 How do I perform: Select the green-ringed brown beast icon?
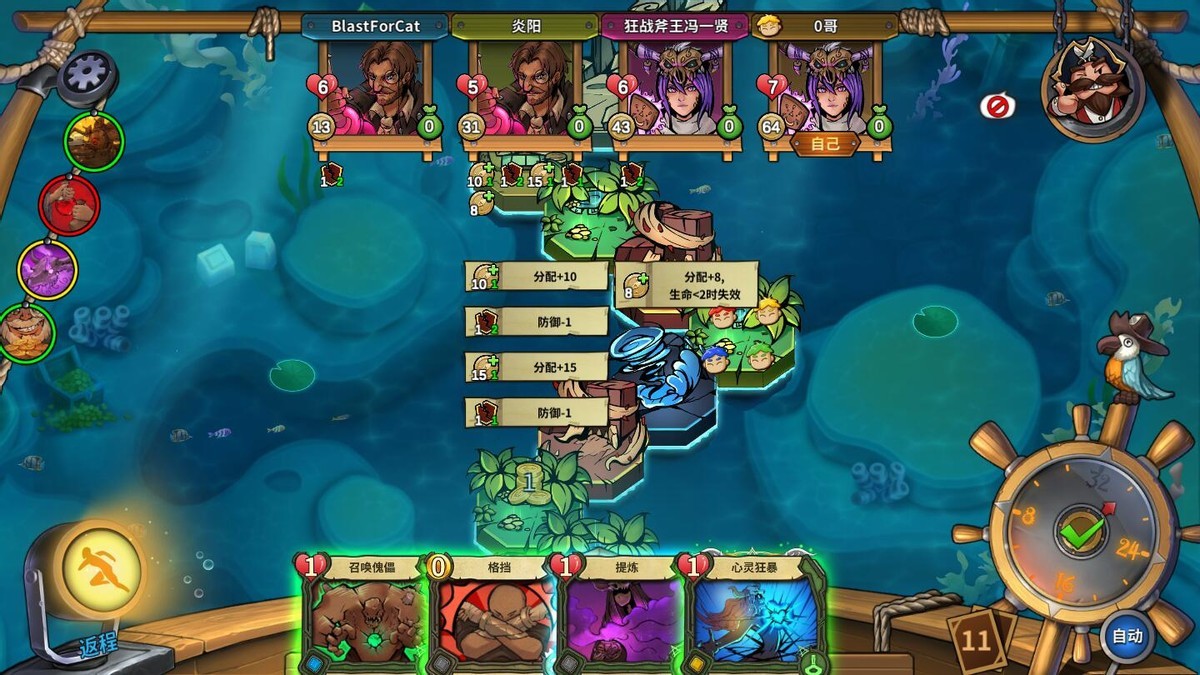(x=94, y=142)
